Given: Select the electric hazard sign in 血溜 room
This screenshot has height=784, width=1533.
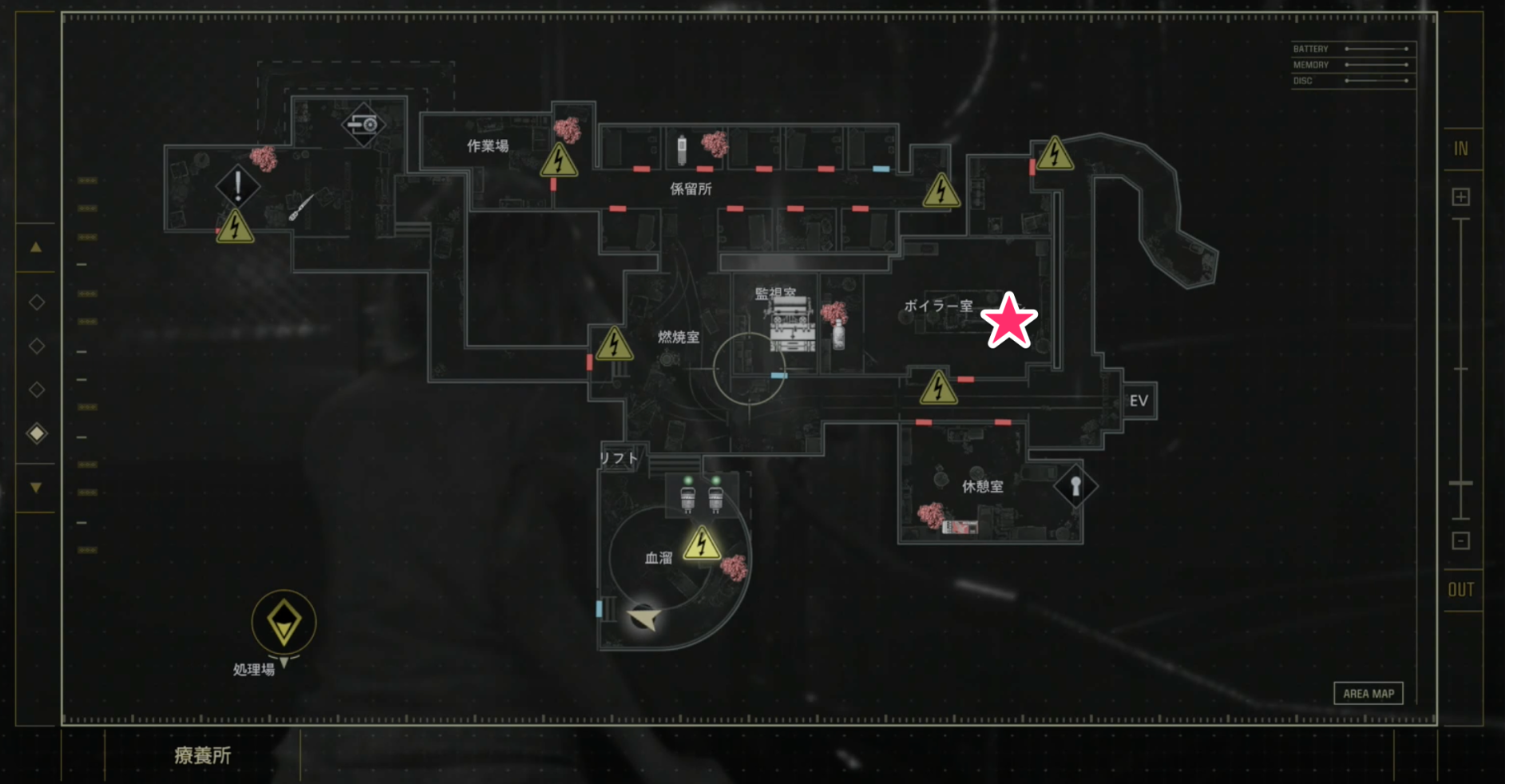Looking at the screenshot, I should [x=701, y=544].
